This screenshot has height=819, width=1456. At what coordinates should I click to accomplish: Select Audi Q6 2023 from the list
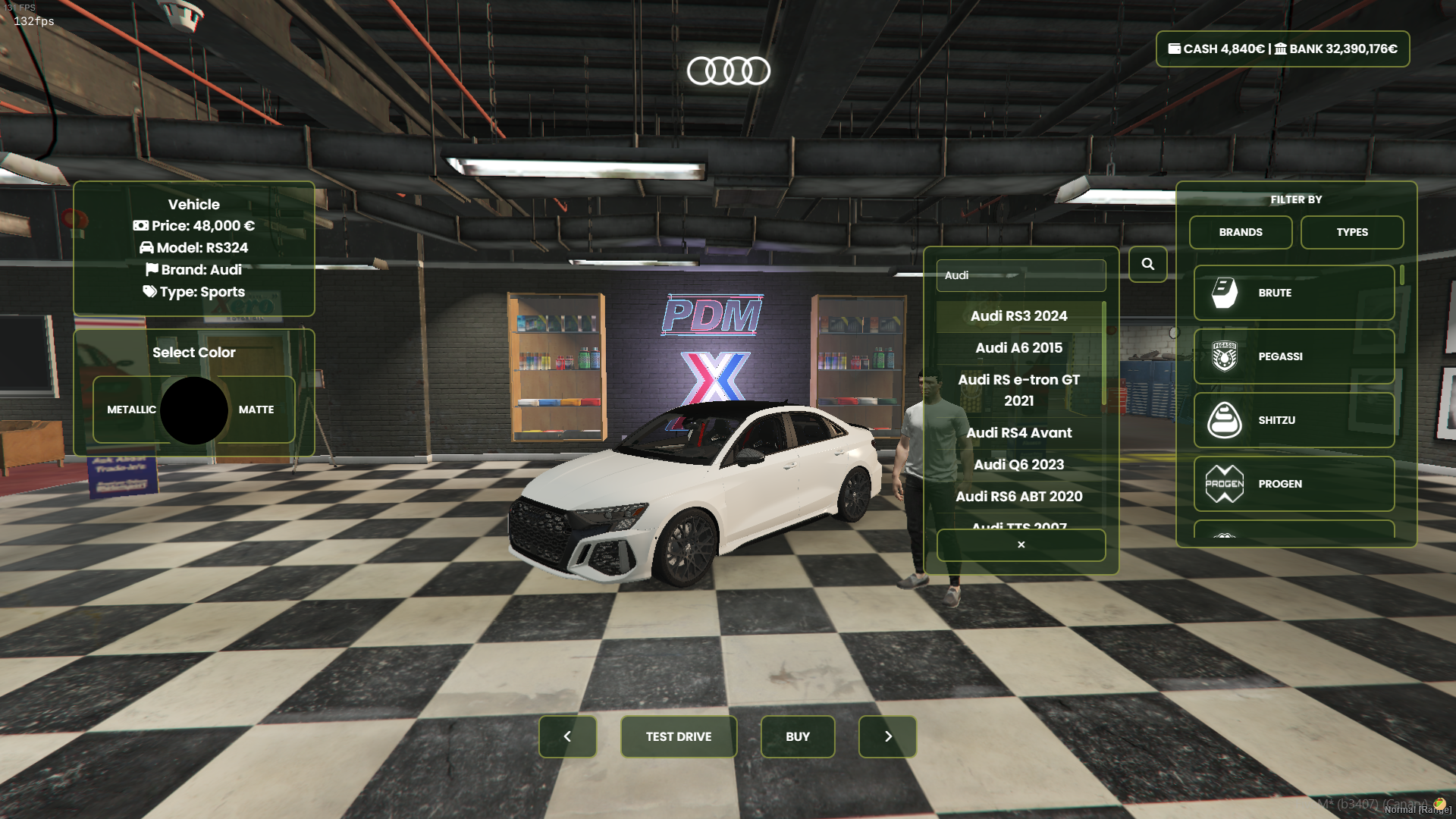[x=1018, y=465]
